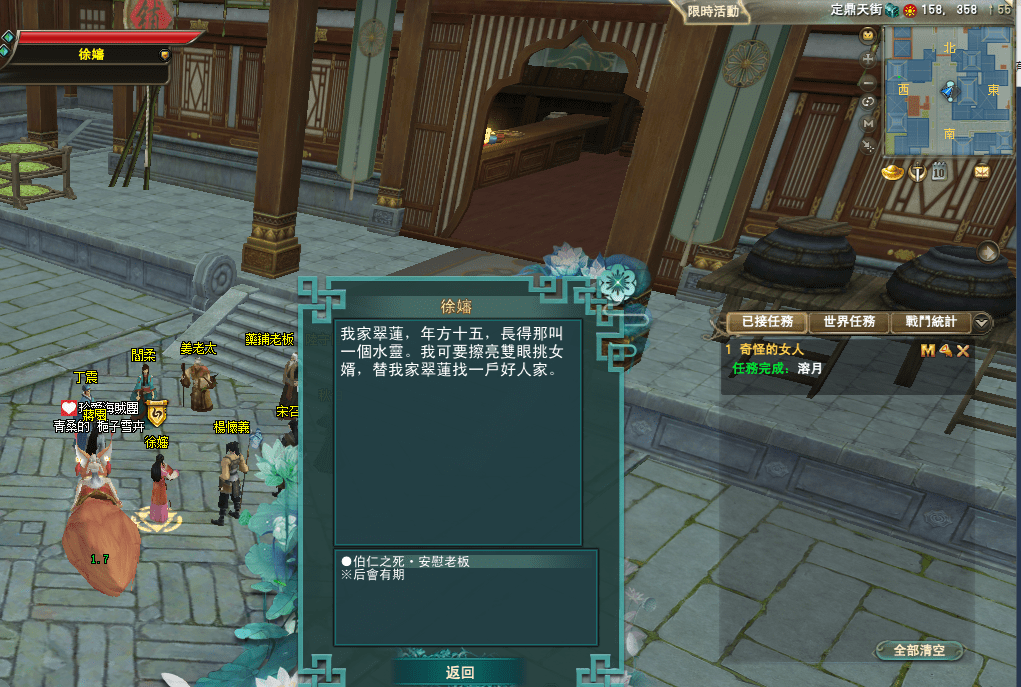The image size is (1021, 687).
Task: Open the gold ingot shop icon
Action: 893,173
